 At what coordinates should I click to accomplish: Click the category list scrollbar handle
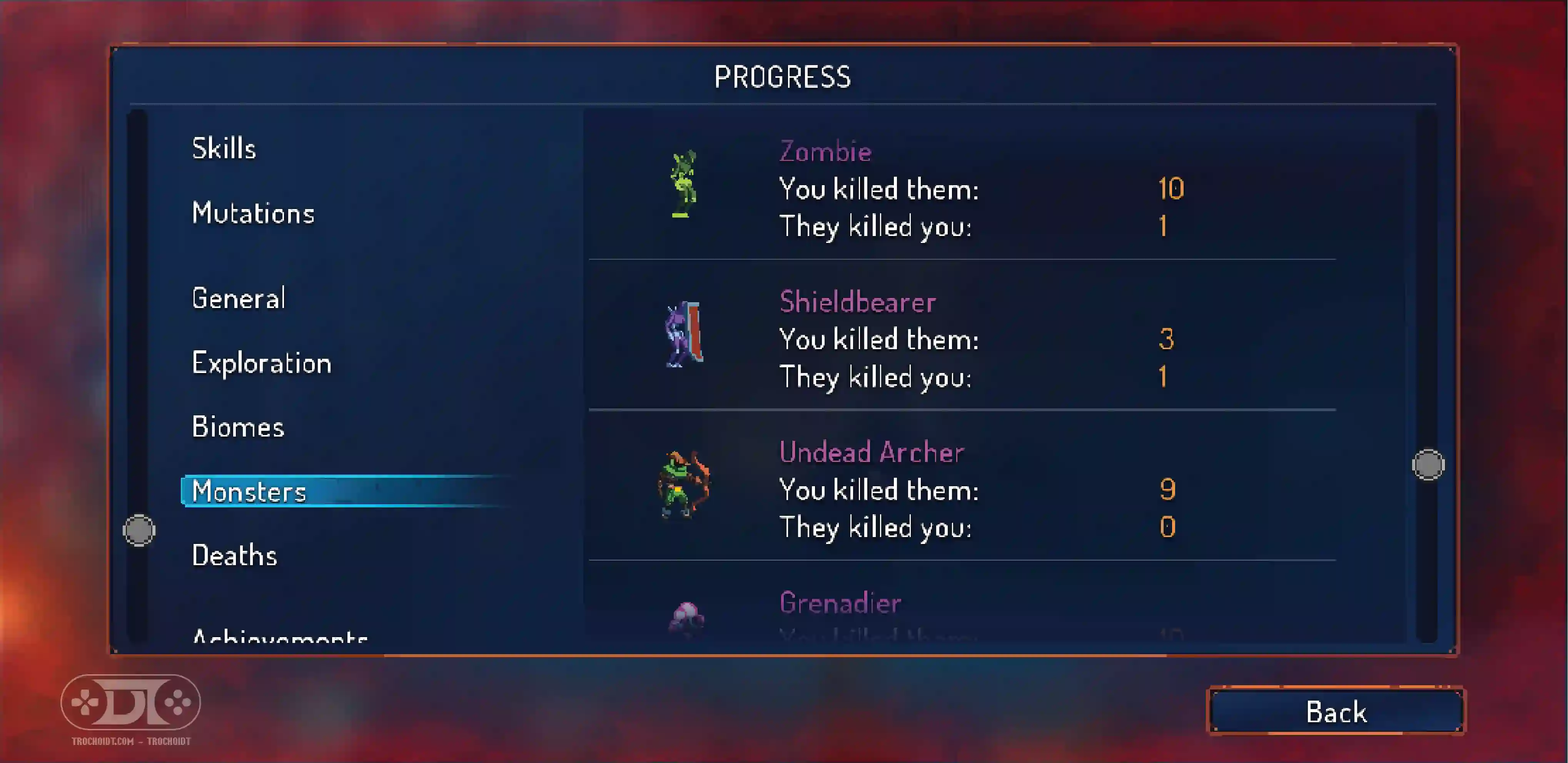139,530
